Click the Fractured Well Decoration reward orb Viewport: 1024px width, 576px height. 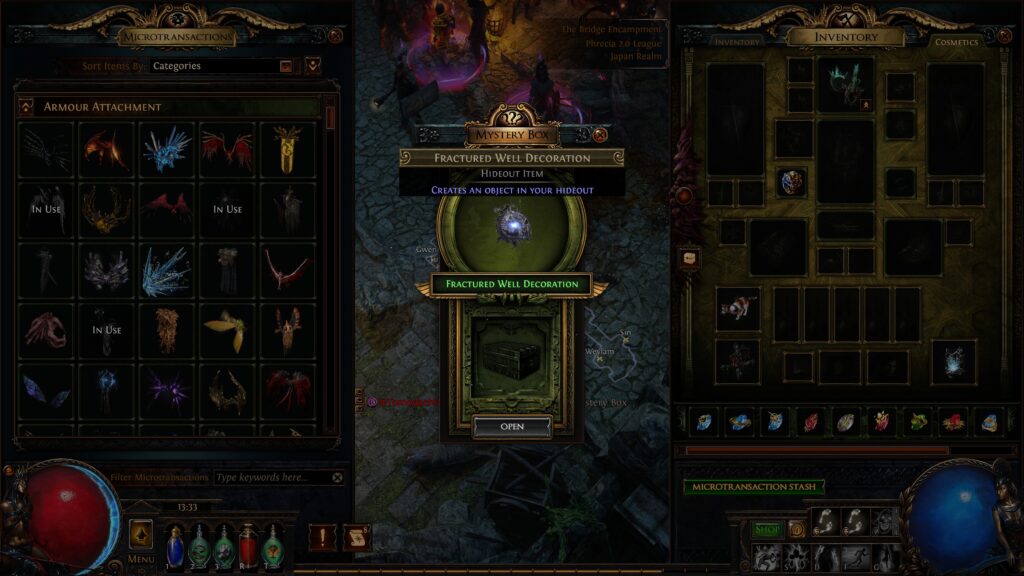point(512,226)
